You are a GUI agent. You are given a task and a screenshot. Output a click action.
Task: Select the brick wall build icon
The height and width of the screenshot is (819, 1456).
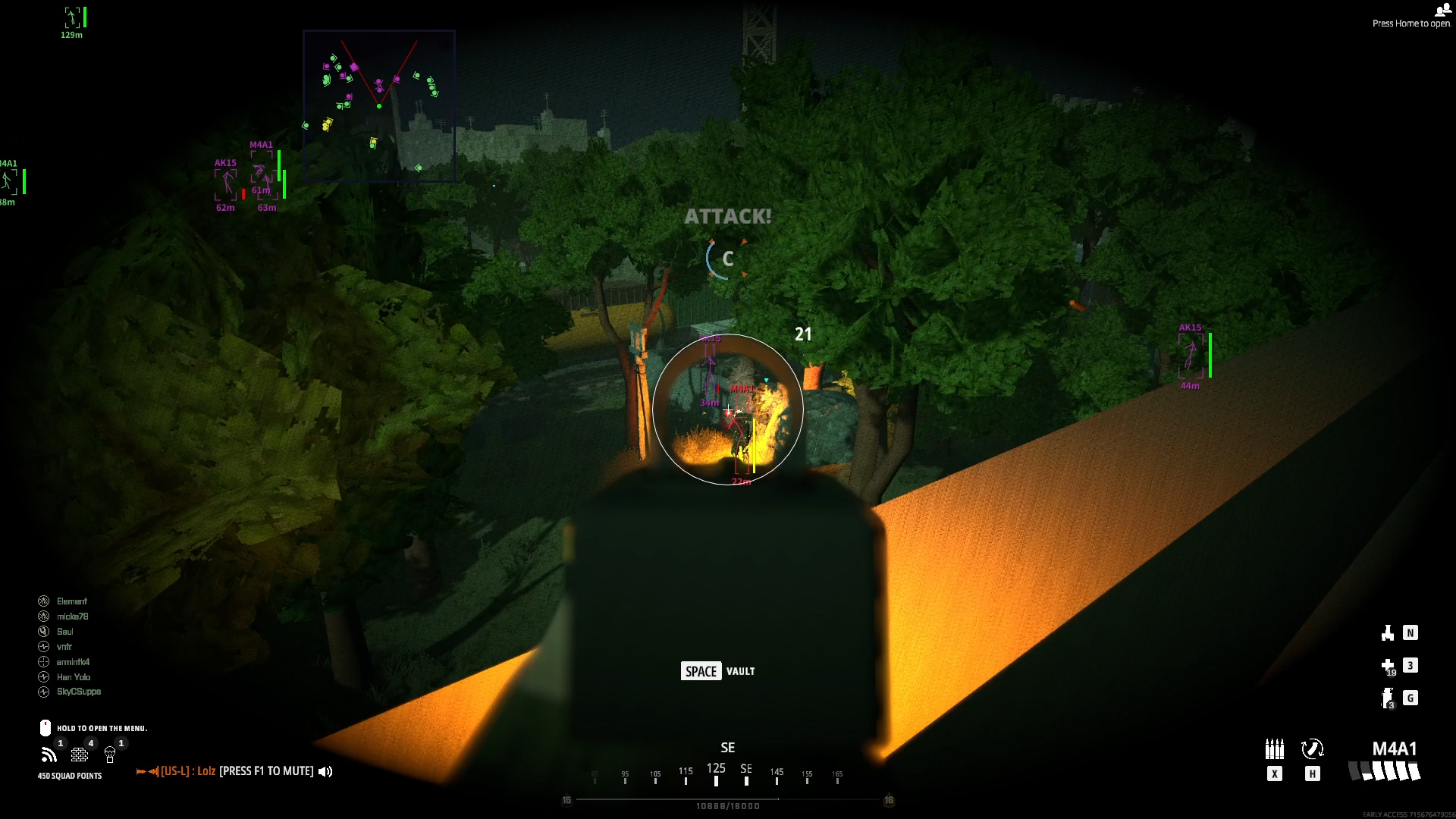click(80, 755)
